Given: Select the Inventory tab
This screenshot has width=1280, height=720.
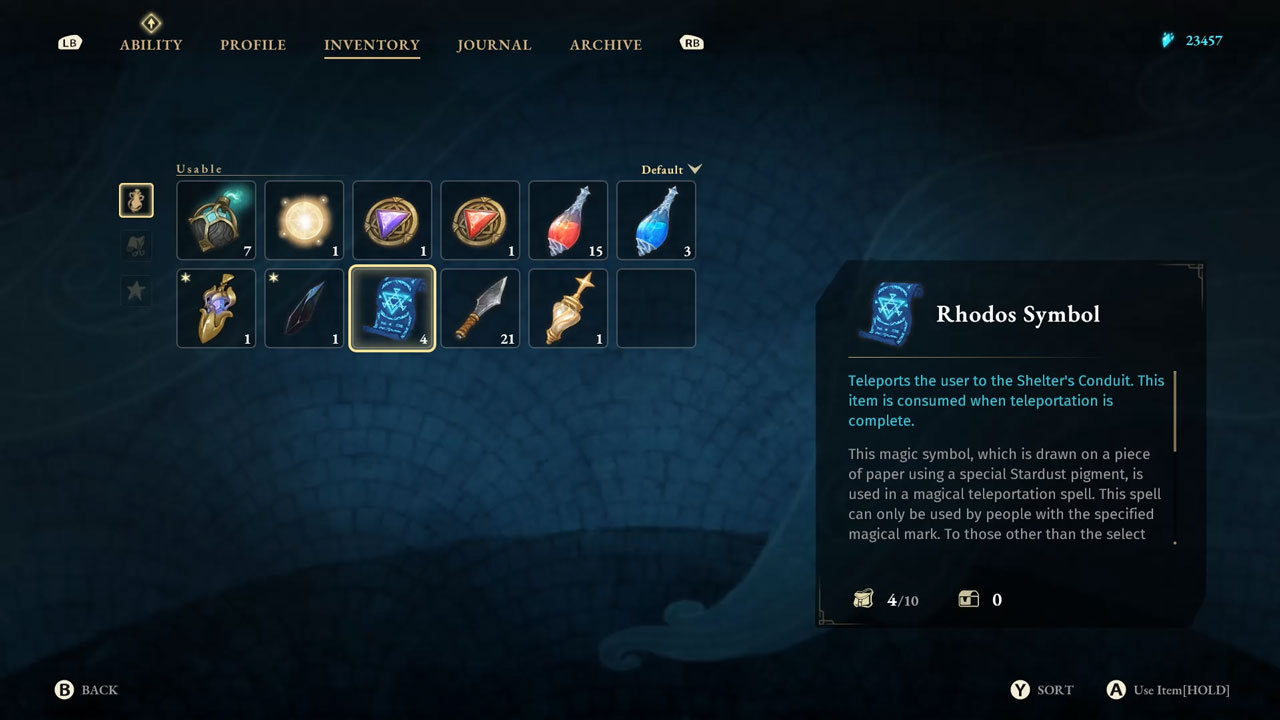Looking at the screenshot, I should click(372, 45).
